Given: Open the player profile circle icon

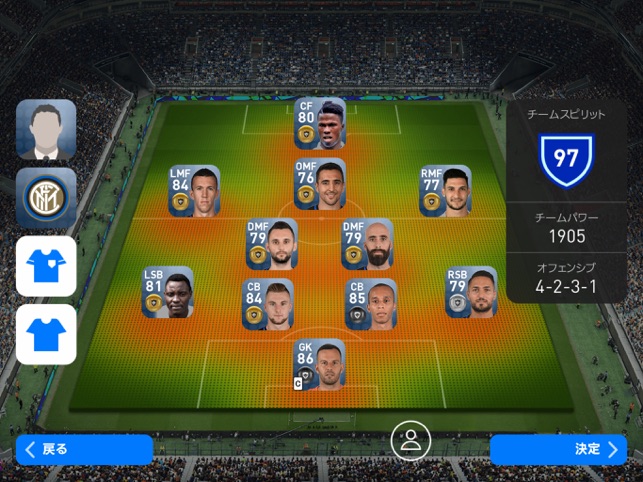Looking at the screenshot, I should point(409,441).
